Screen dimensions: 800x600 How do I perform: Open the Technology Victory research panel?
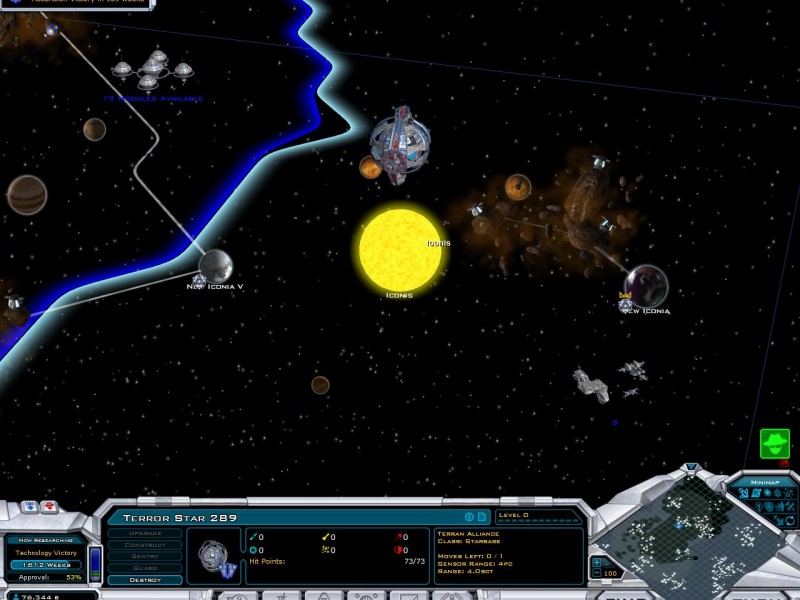[45, 552]
